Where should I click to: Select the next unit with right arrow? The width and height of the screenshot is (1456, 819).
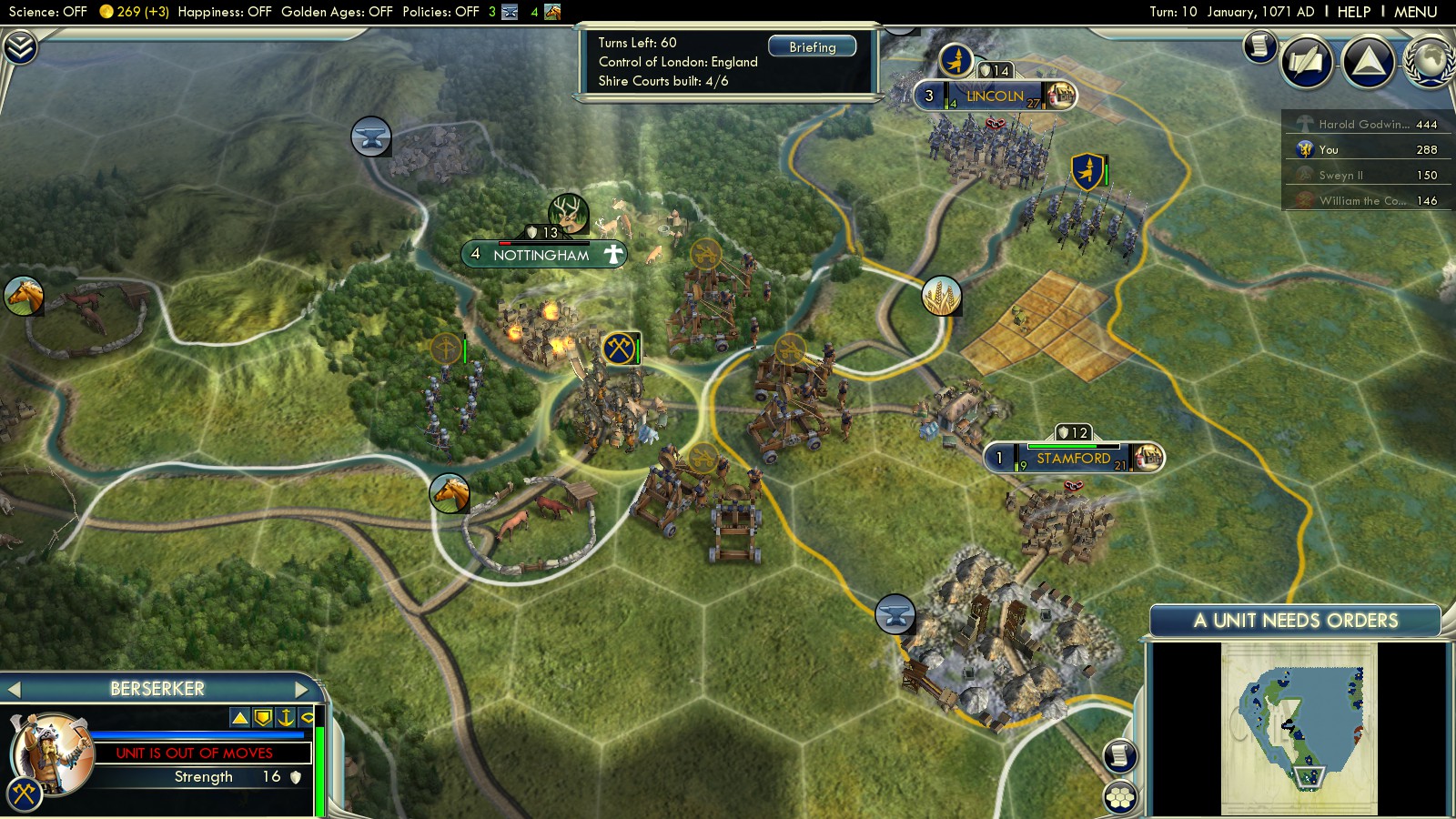tap(302, 689)
